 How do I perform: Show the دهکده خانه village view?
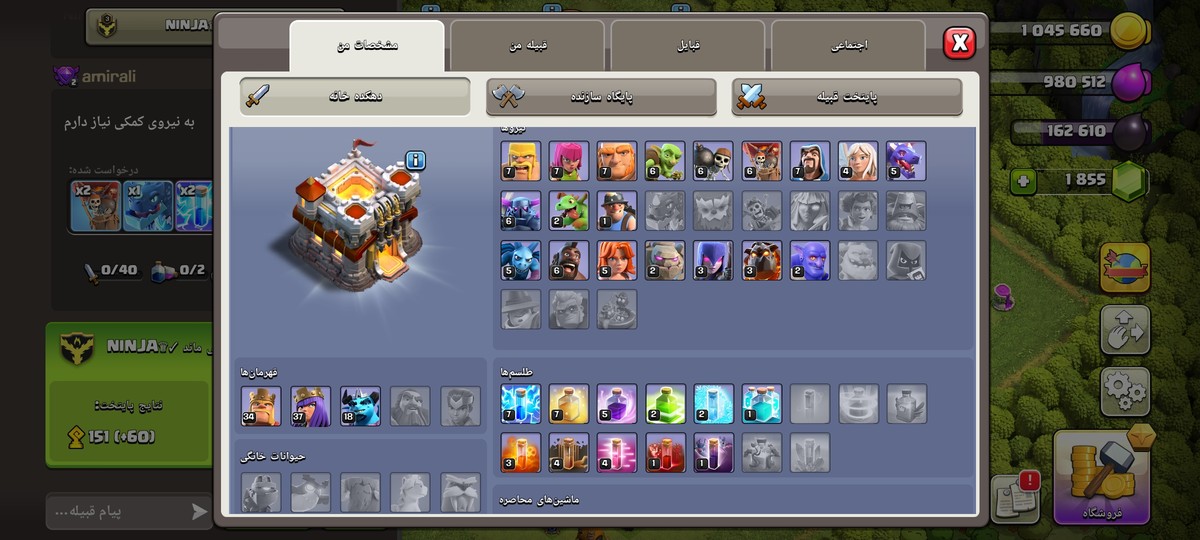click(x=355, y=96)
